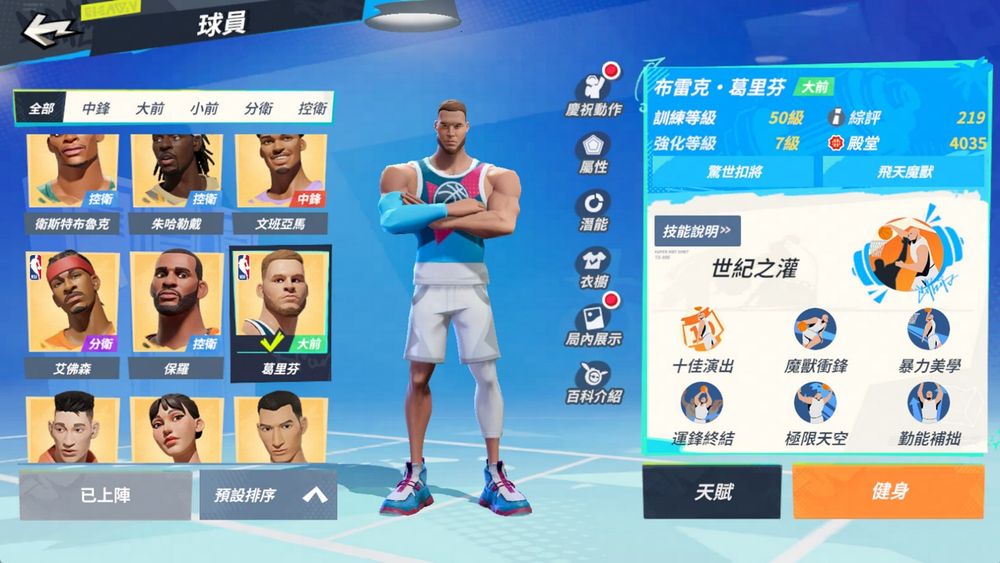This screenshot has width=1000, height=563.
Task: Select the 衛斯特布魯克 player card
Action: 72,180
